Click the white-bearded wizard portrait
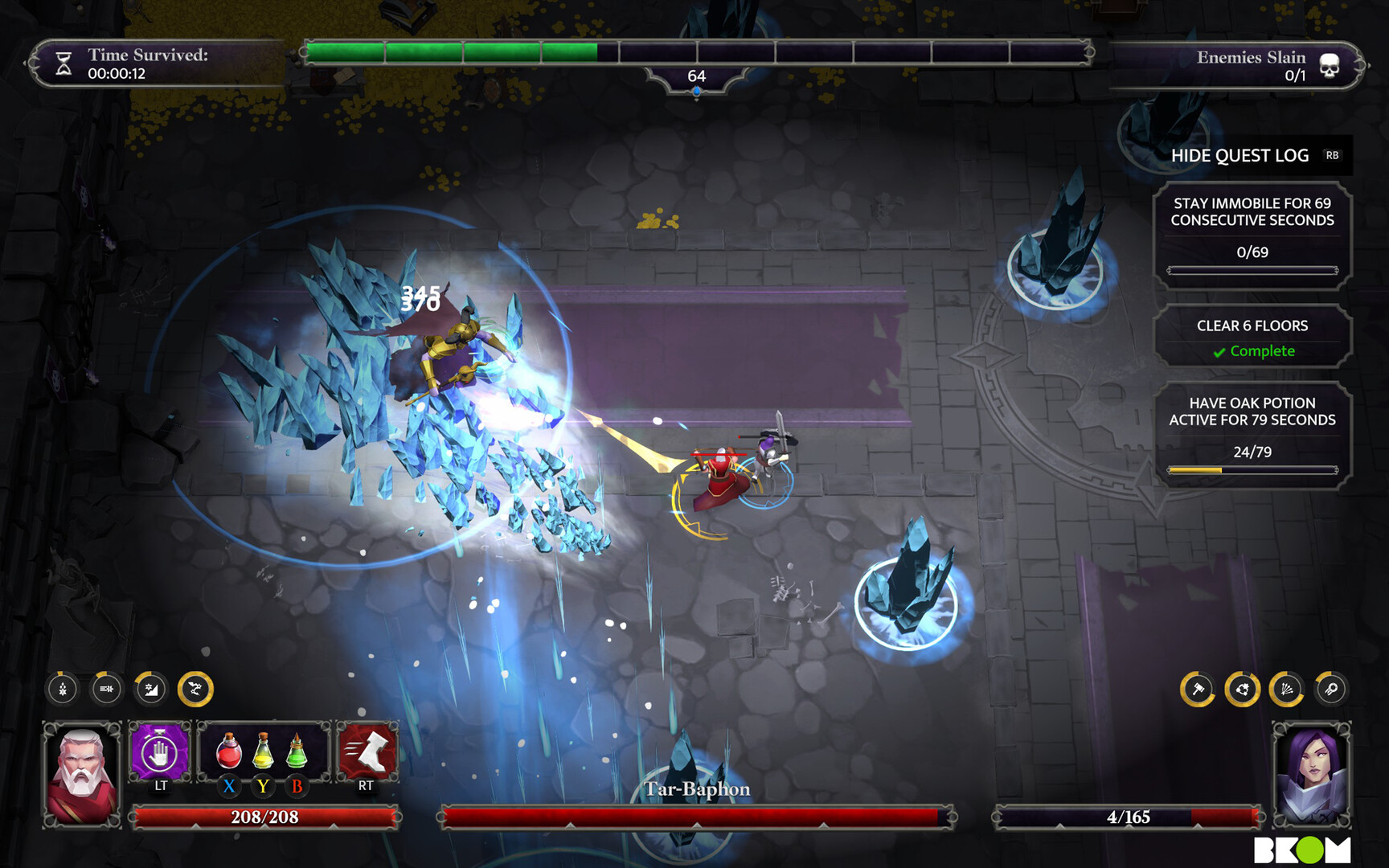 pos(82,775)
